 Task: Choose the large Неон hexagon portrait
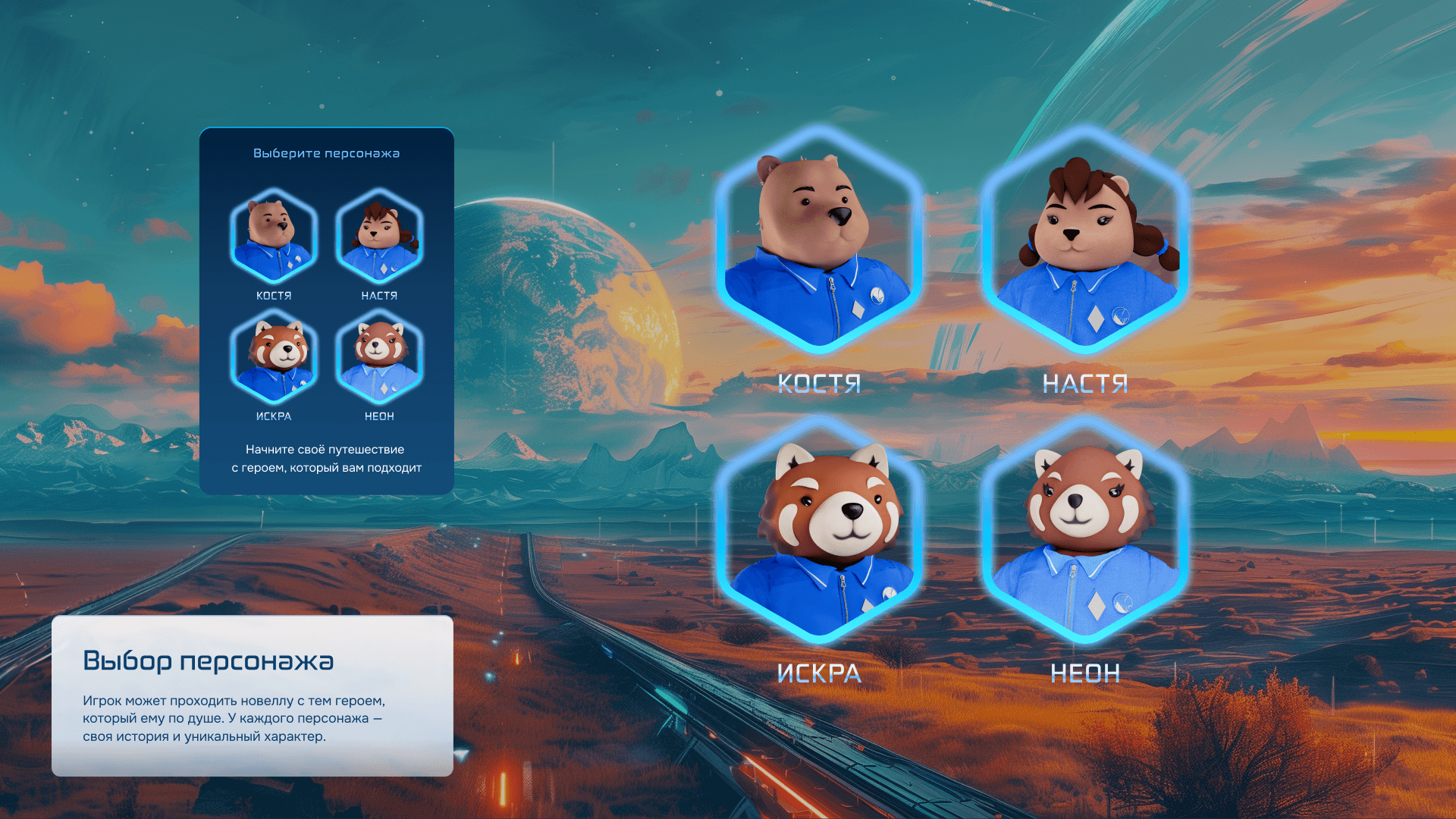click(x=1085, y=531)
